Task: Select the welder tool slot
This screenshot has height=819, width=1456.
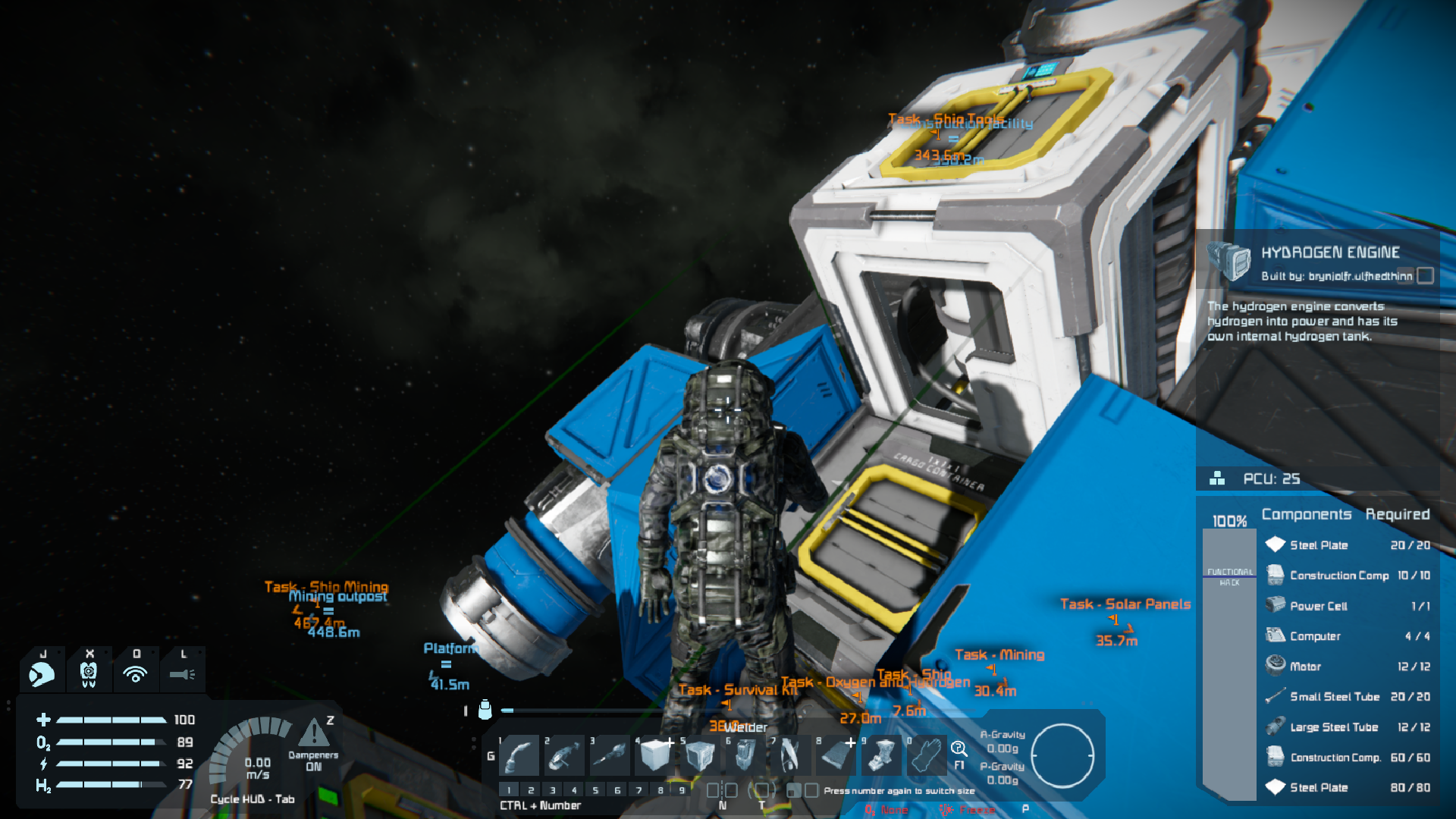Action: (x=520, y=755)
